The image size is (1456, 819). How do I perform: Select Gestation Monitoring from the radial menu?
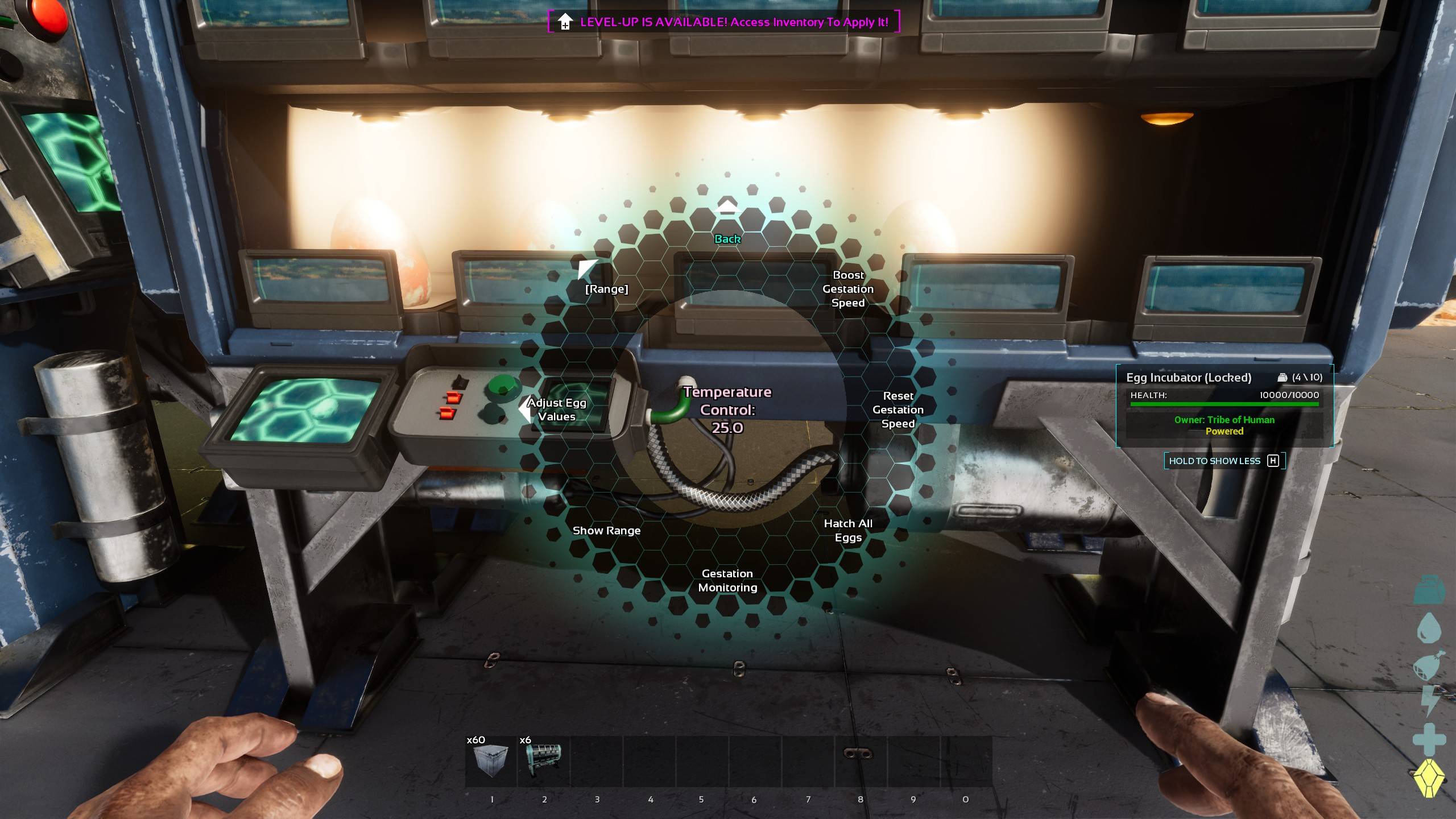coord(727,581)
